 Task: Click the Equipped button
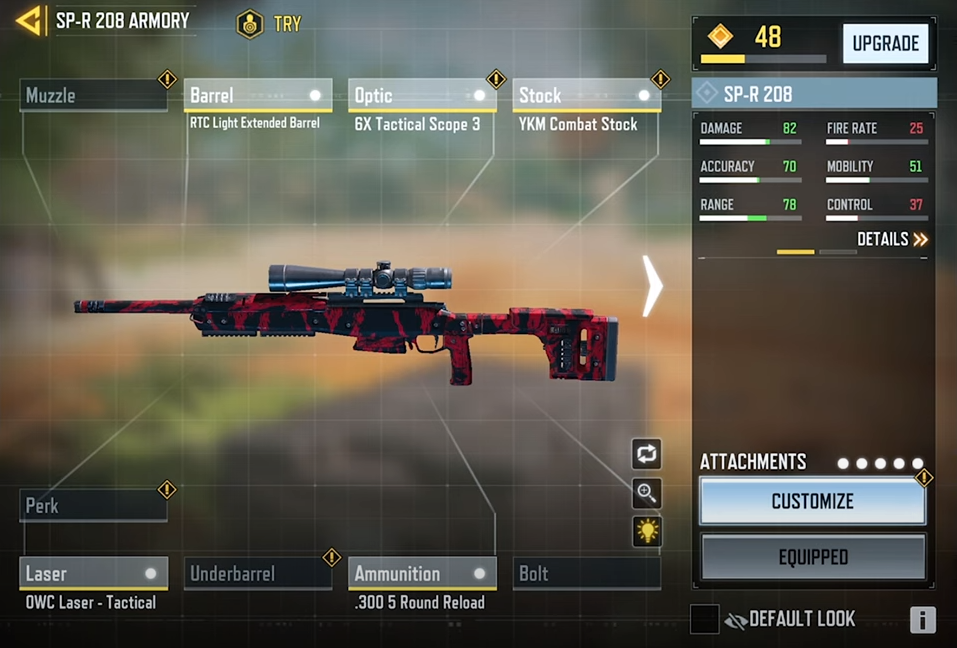point(812,557)
